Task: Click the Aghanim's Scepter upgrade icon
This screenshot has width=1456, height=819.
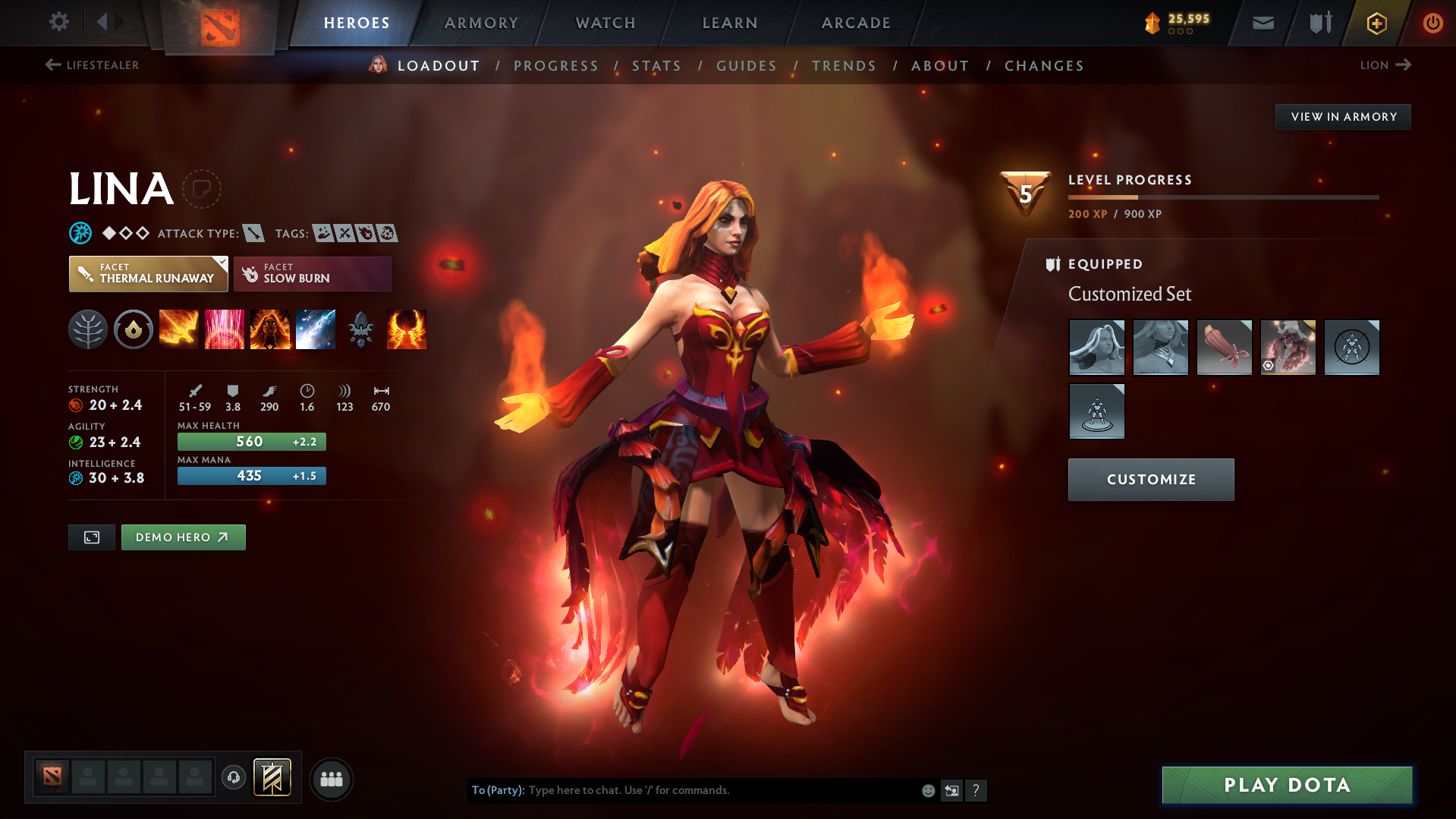Action: pyautogui.click(x=361, y=329)
